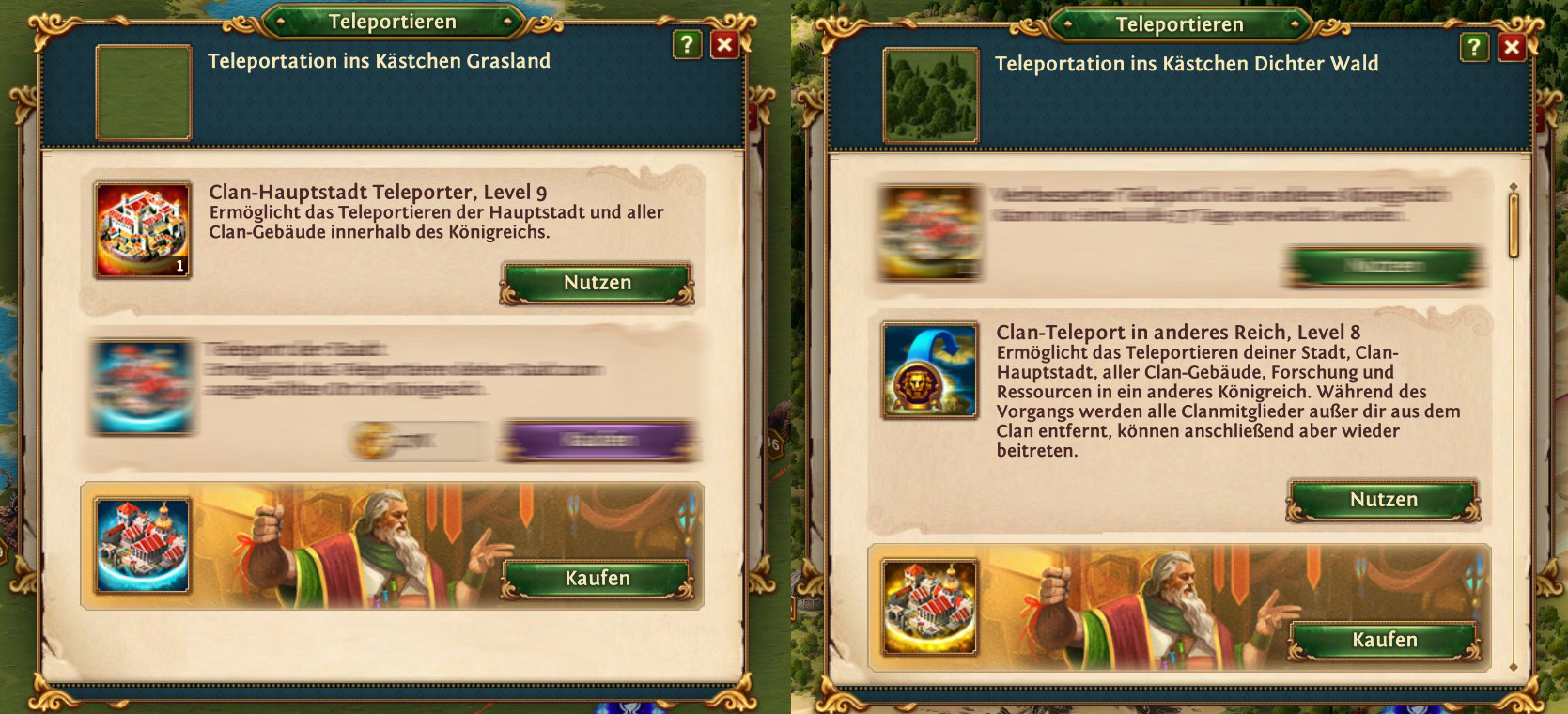Click the Dichter Wald forest tile thumbnail

tap(931, 96)
